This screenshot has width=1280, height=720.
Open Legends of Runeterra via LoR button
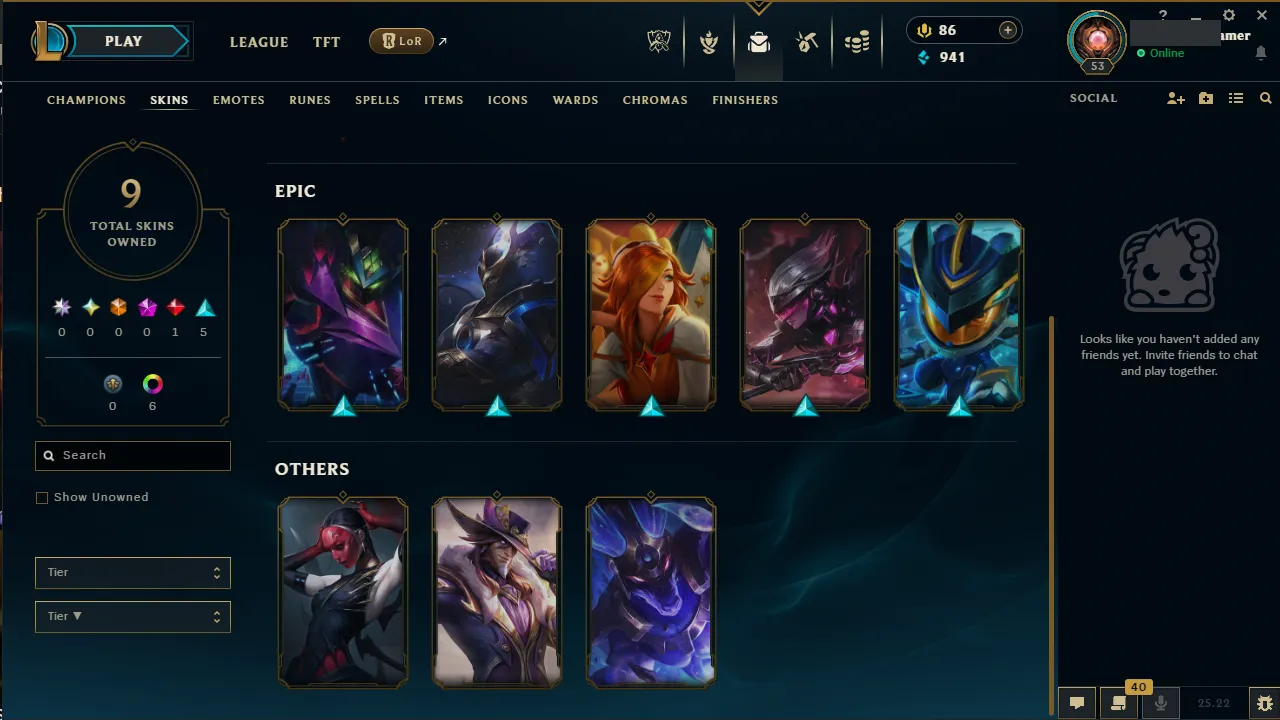[401, 41]
